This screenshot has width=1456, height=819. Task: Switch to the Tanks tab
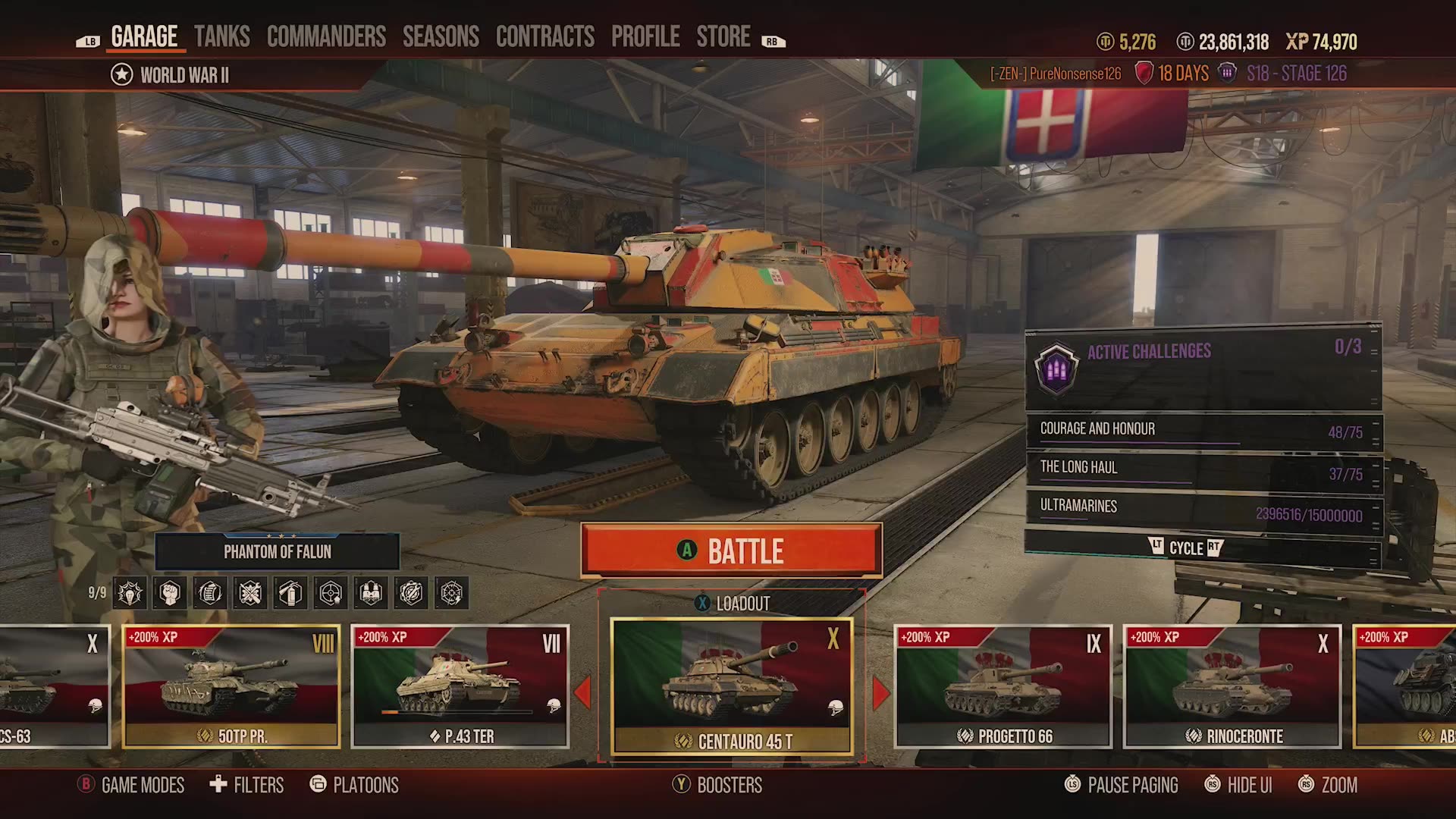tap(222, 36)
